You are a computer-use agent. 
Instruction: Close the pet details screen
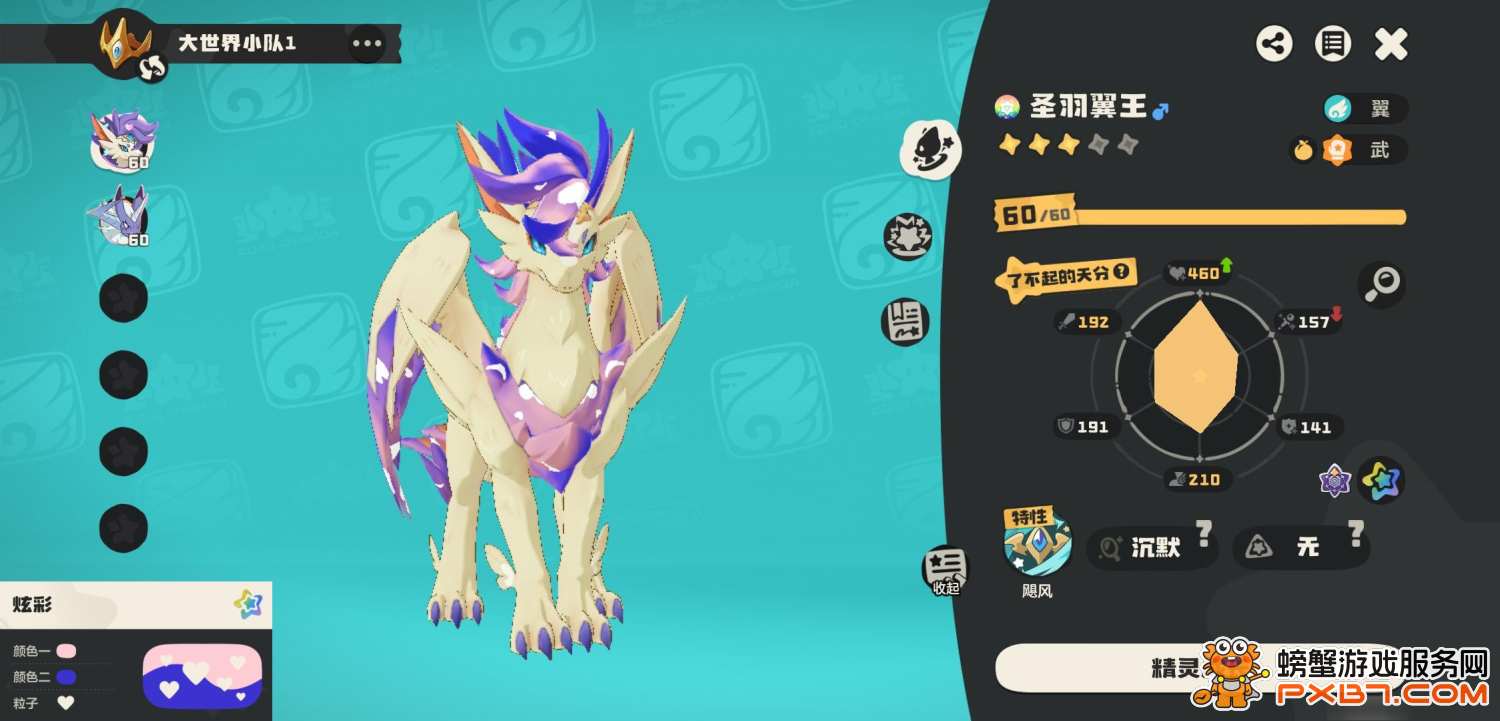click(x=1390, y=44)
